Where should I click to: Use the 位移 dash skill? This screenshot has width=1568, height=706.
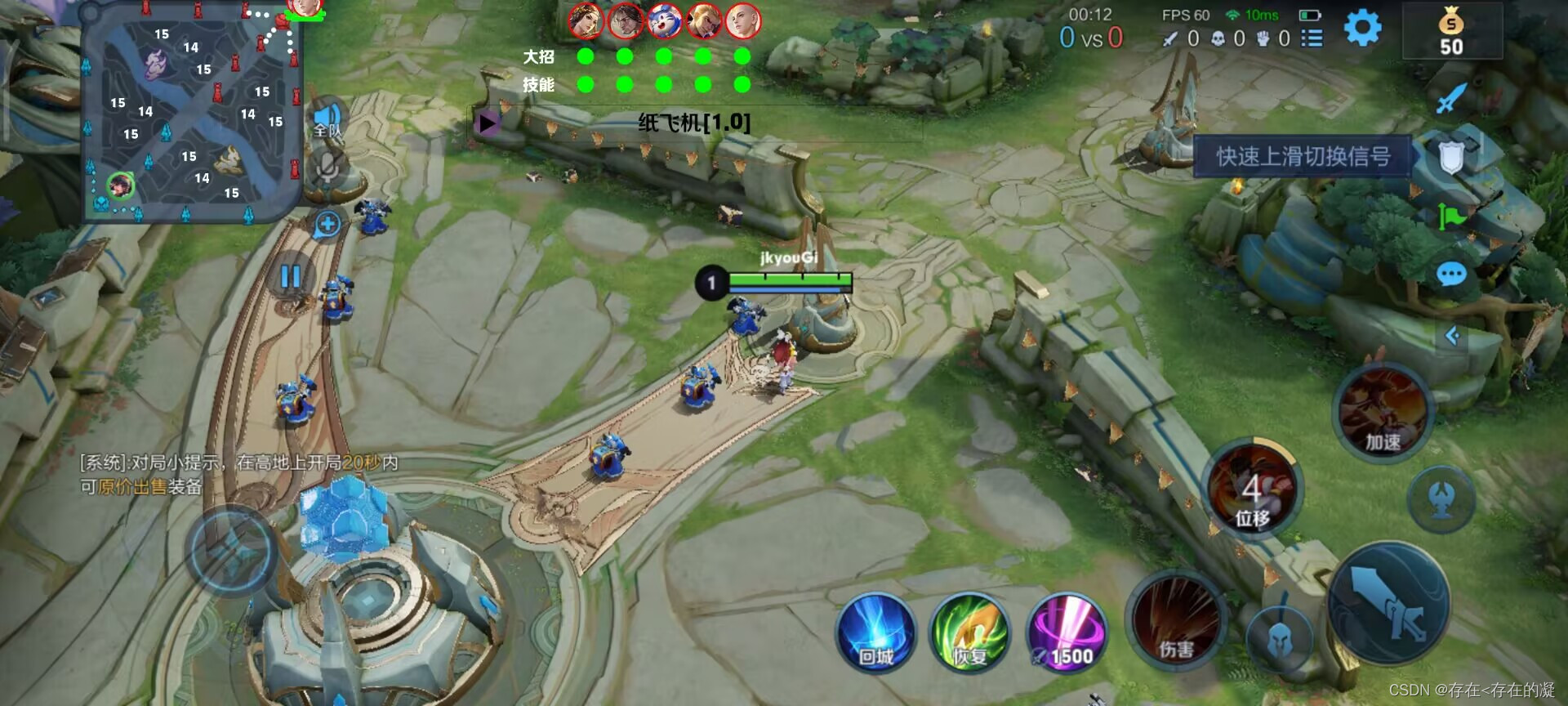(1252, 490)
